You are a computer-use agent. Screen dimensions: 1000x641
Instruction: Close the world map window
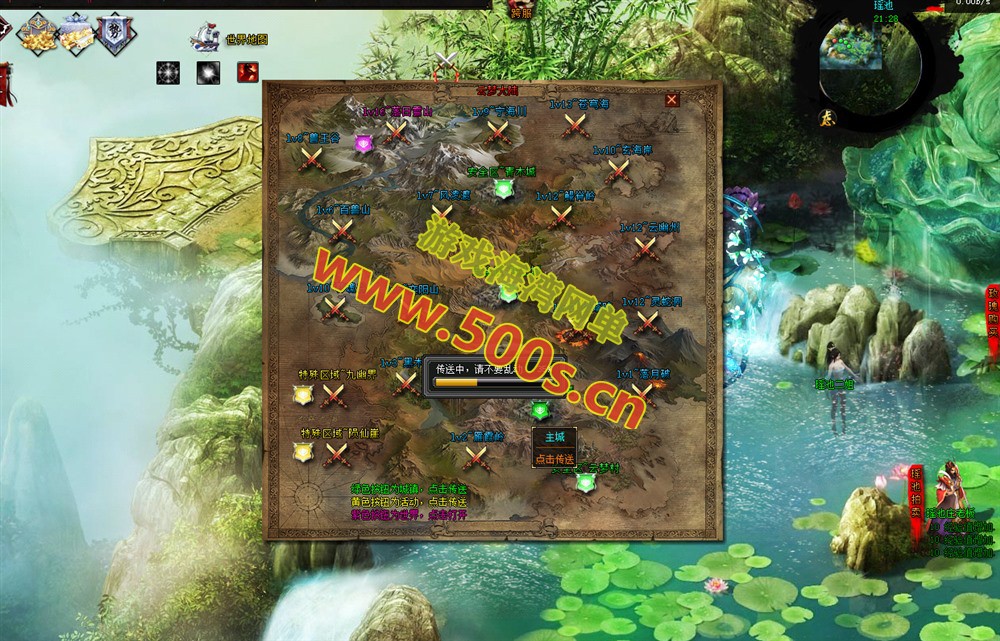tap(672, 99)
